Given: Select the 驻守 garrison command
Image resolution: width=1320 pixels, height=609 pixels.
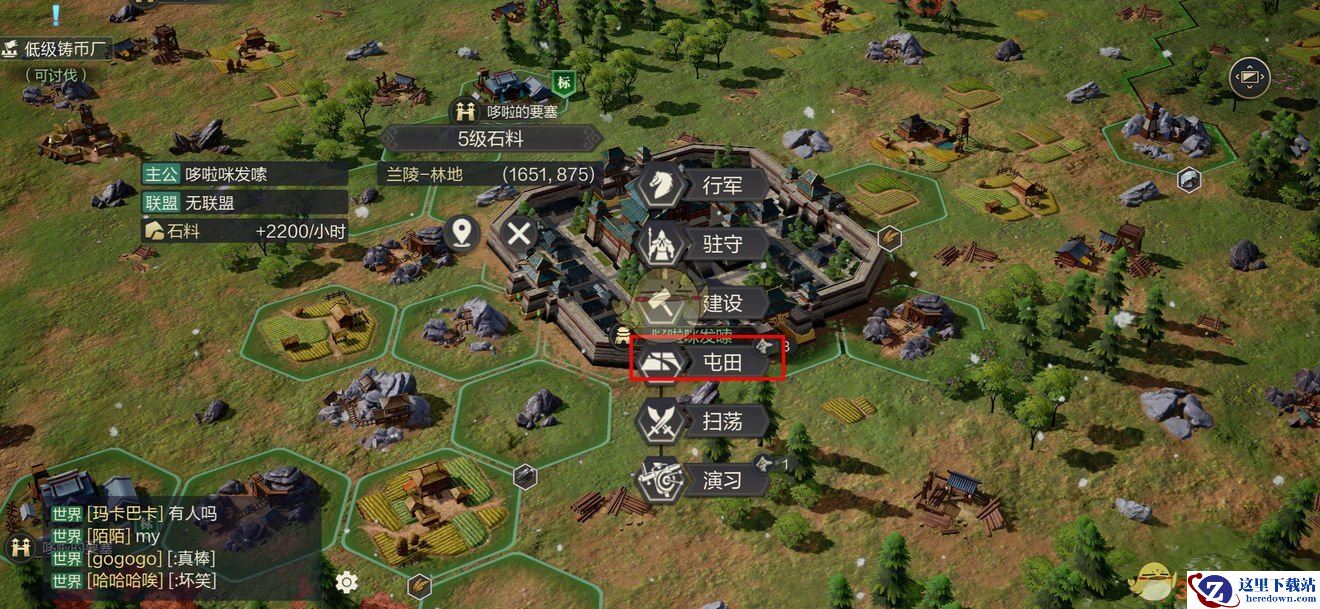Looking at the screenshot, I should click(x=706, y=244).
